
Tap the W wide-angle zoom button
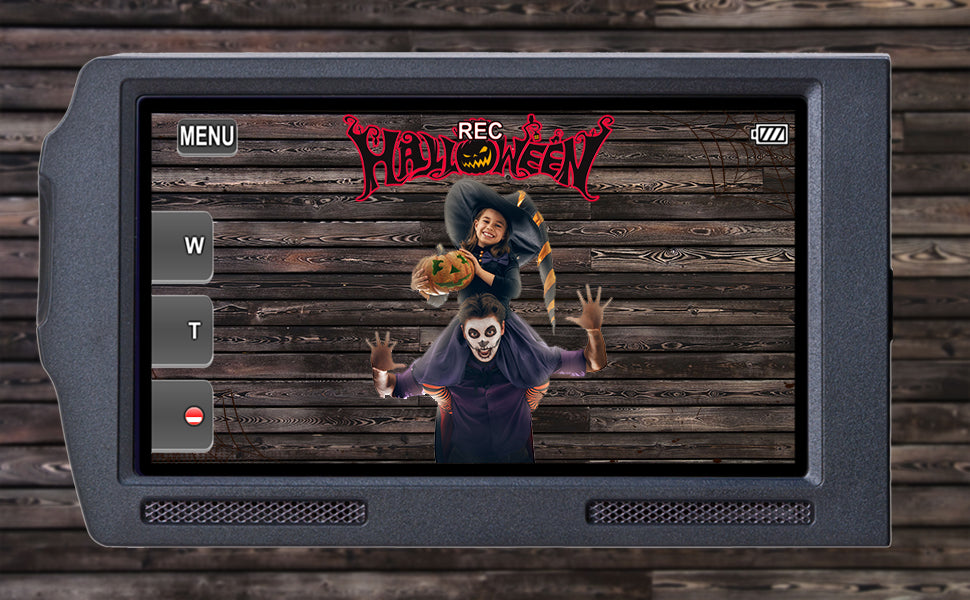[184, 246]
